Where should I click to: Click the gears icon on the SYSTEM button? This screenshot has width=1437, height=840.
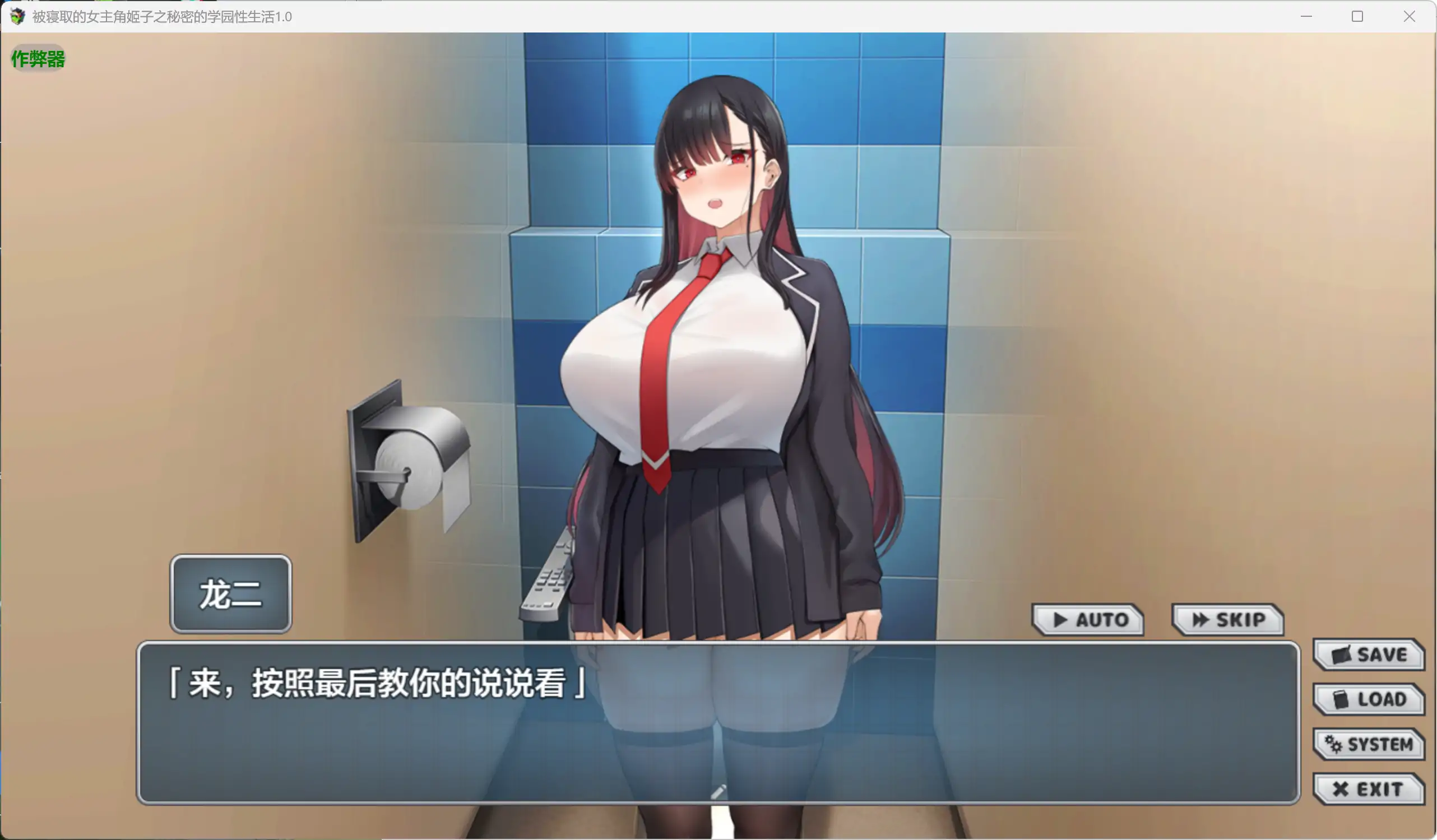1333,744
